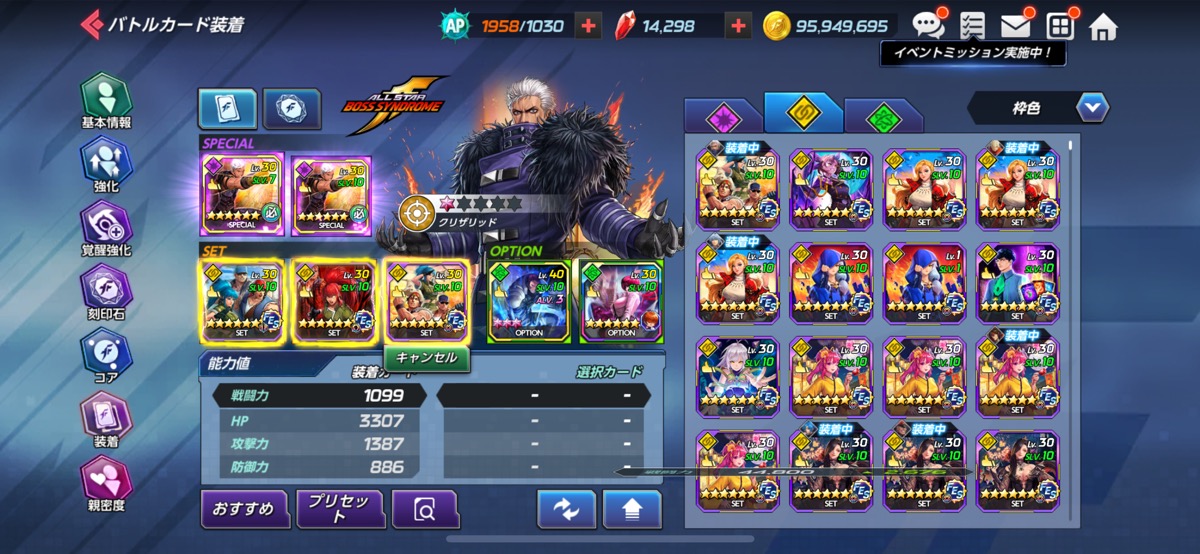
Task: Switch to the green option card tab
Action: click(x=882, y=119)
